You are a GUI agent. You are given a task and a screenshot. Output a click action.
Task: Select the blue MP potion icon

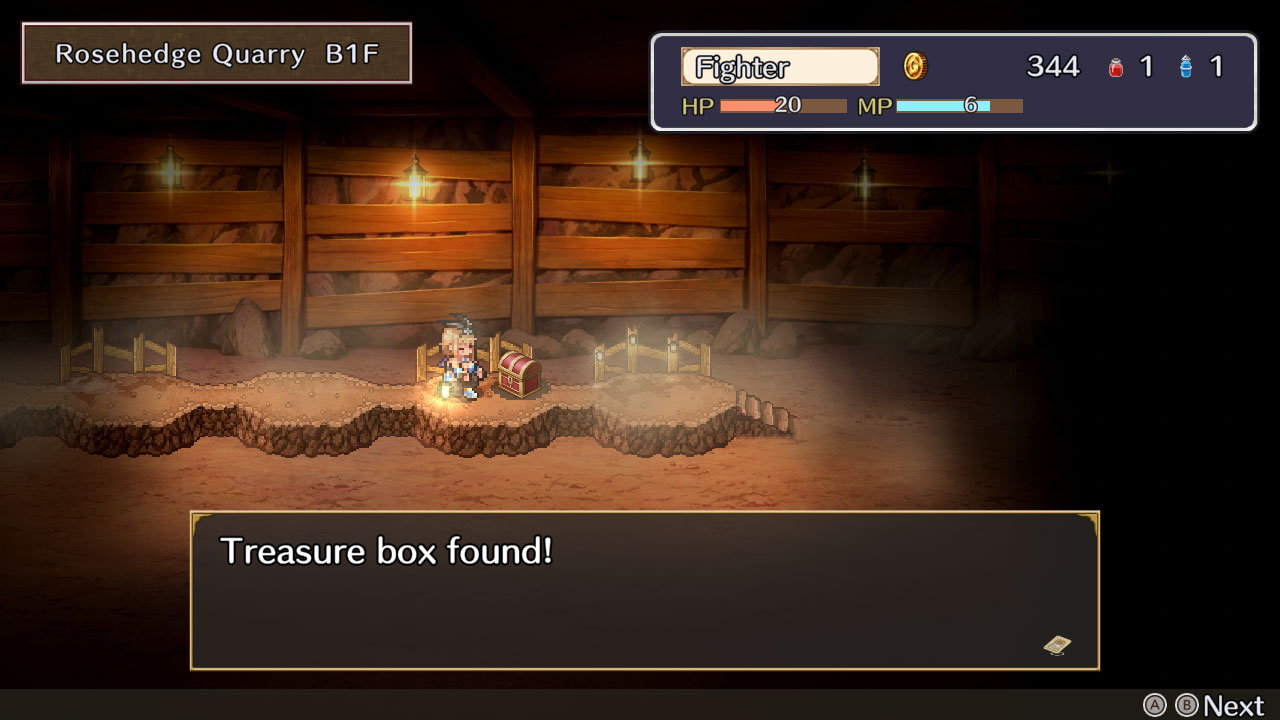tap(1184, 66)
